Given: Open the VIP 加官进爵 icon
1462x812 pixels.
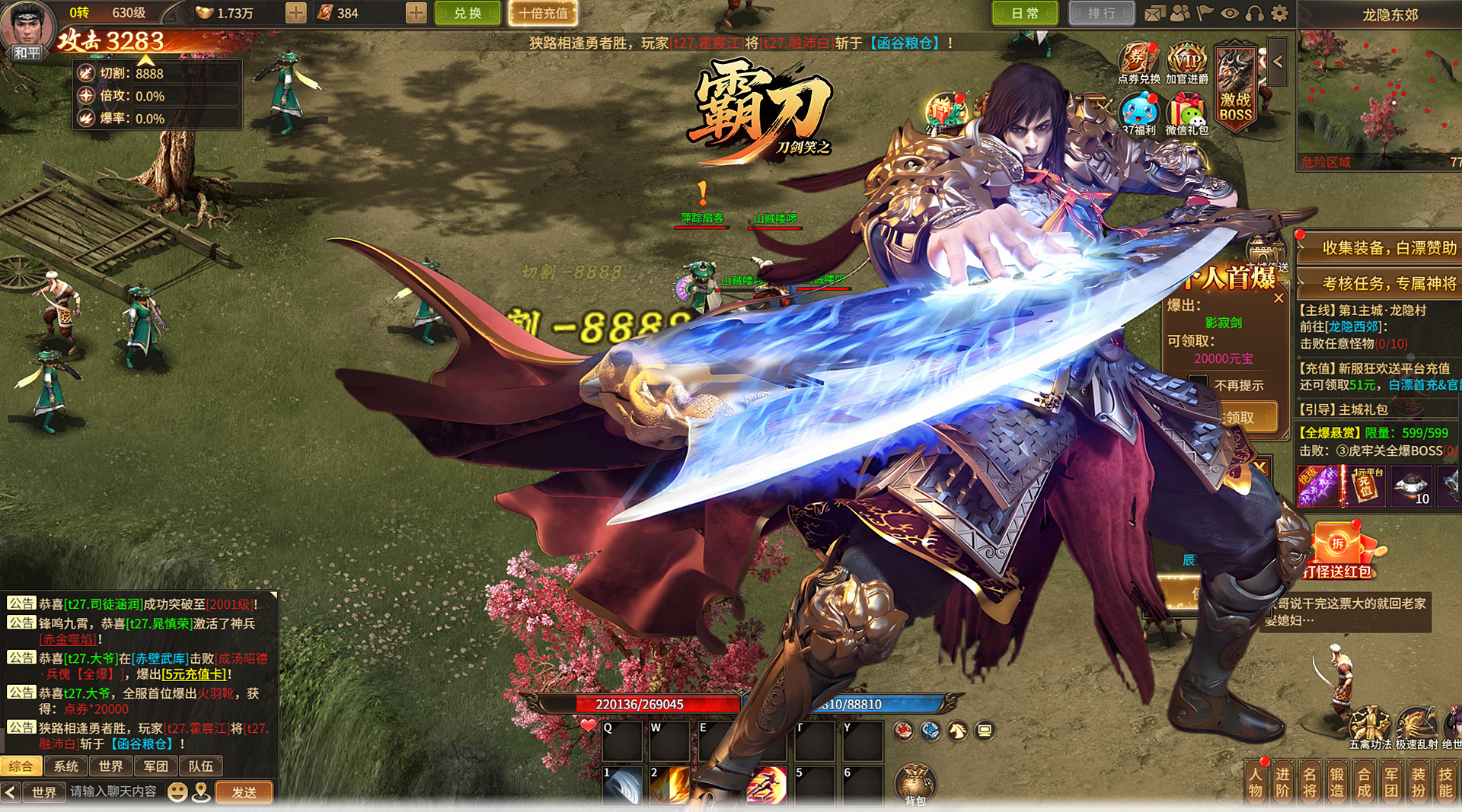Looking at the screenshot, I should point(1186,62).
